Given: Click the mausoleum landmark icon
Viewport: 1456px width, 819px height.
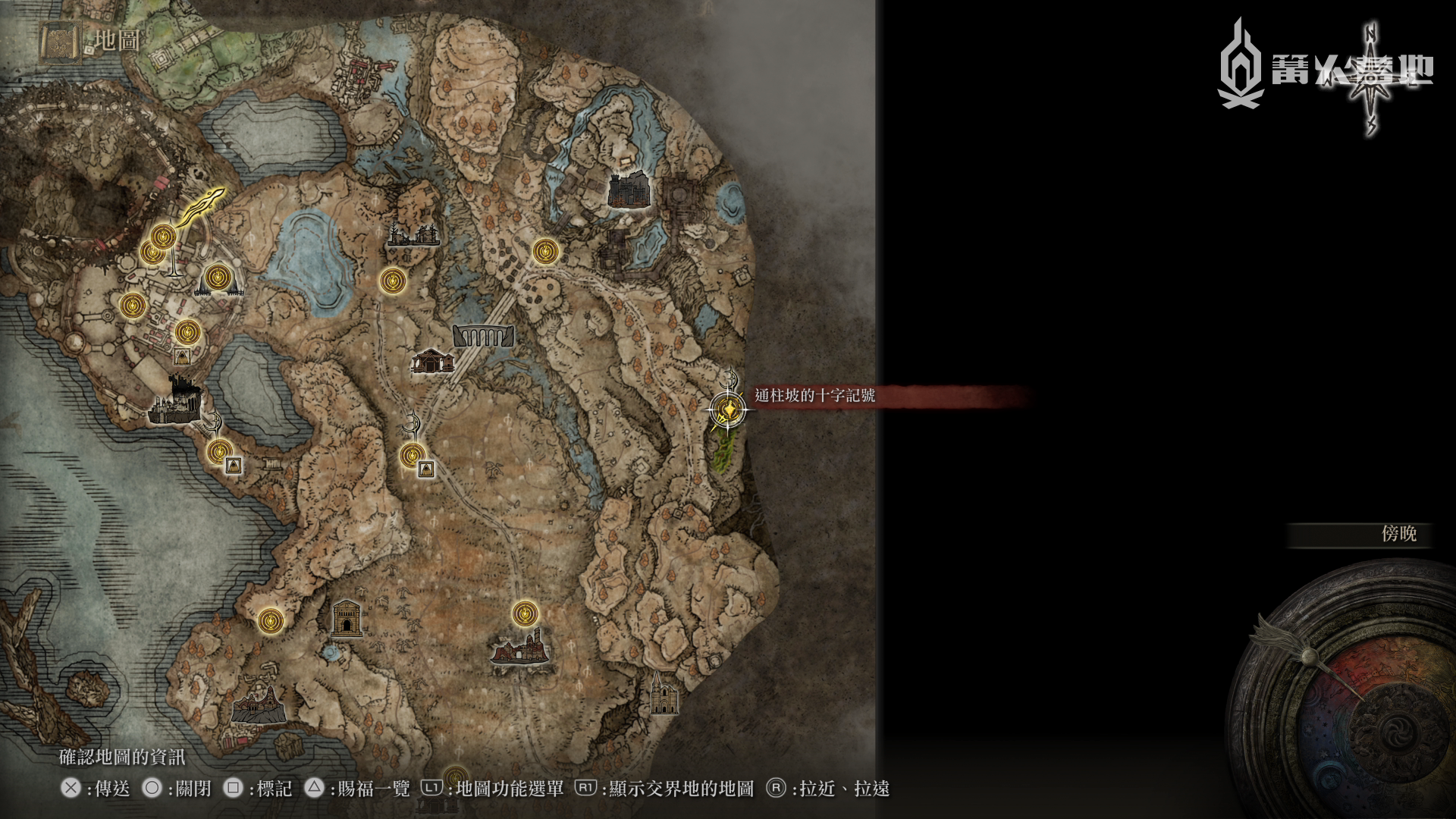Looking at the screenshot, I should [x=347, y=618].
